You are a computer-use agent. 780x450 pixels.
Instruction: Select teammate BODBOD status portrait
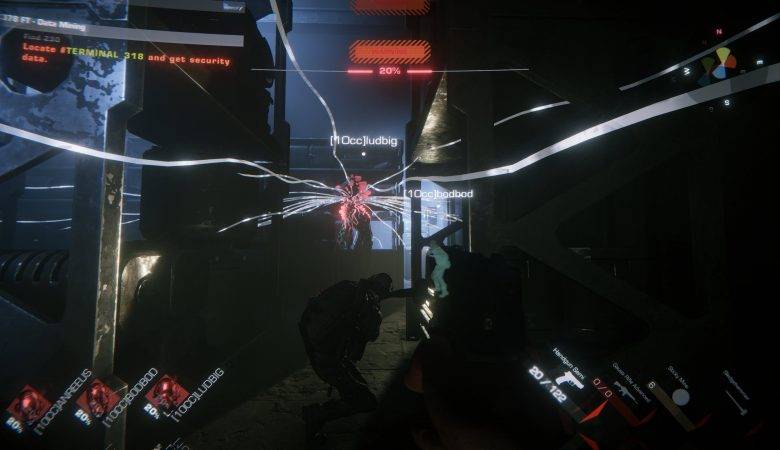(x=98, y=397)
